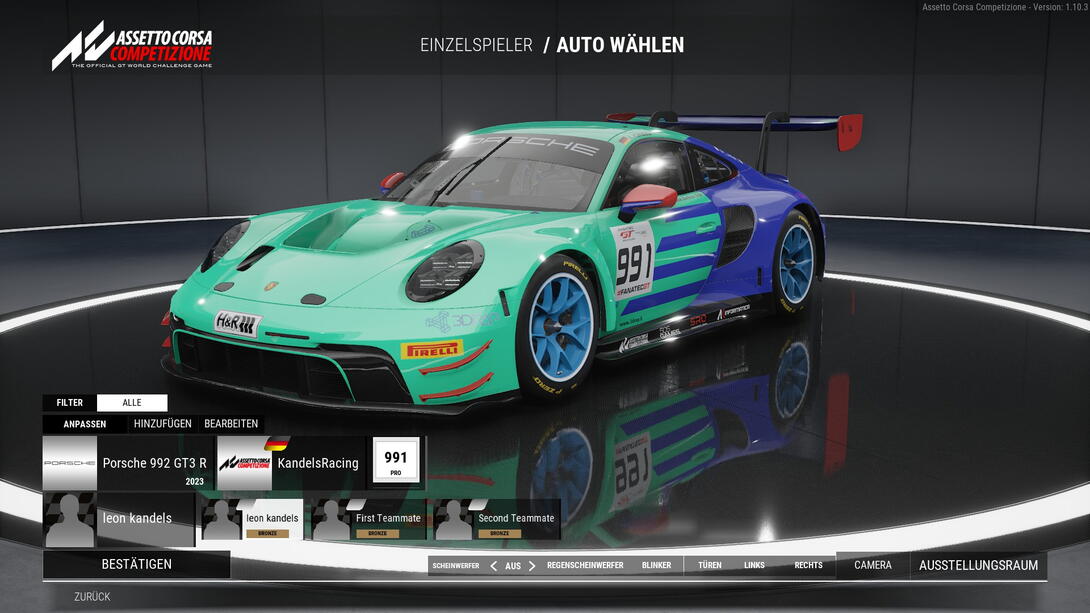Select the Porsche 992 GT3 R car tile

point(128,463)
